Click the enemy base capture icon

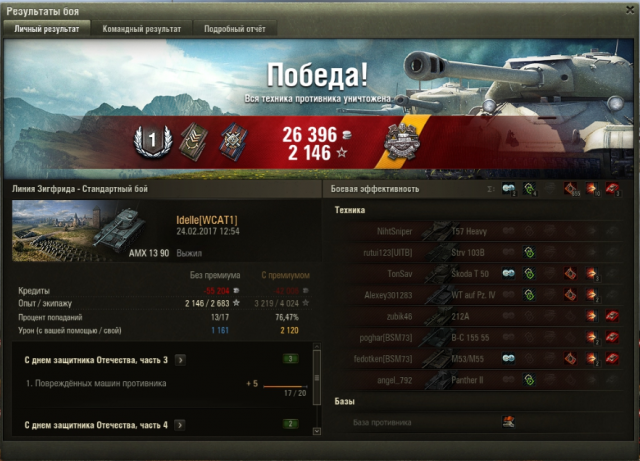tap(508, 422)
